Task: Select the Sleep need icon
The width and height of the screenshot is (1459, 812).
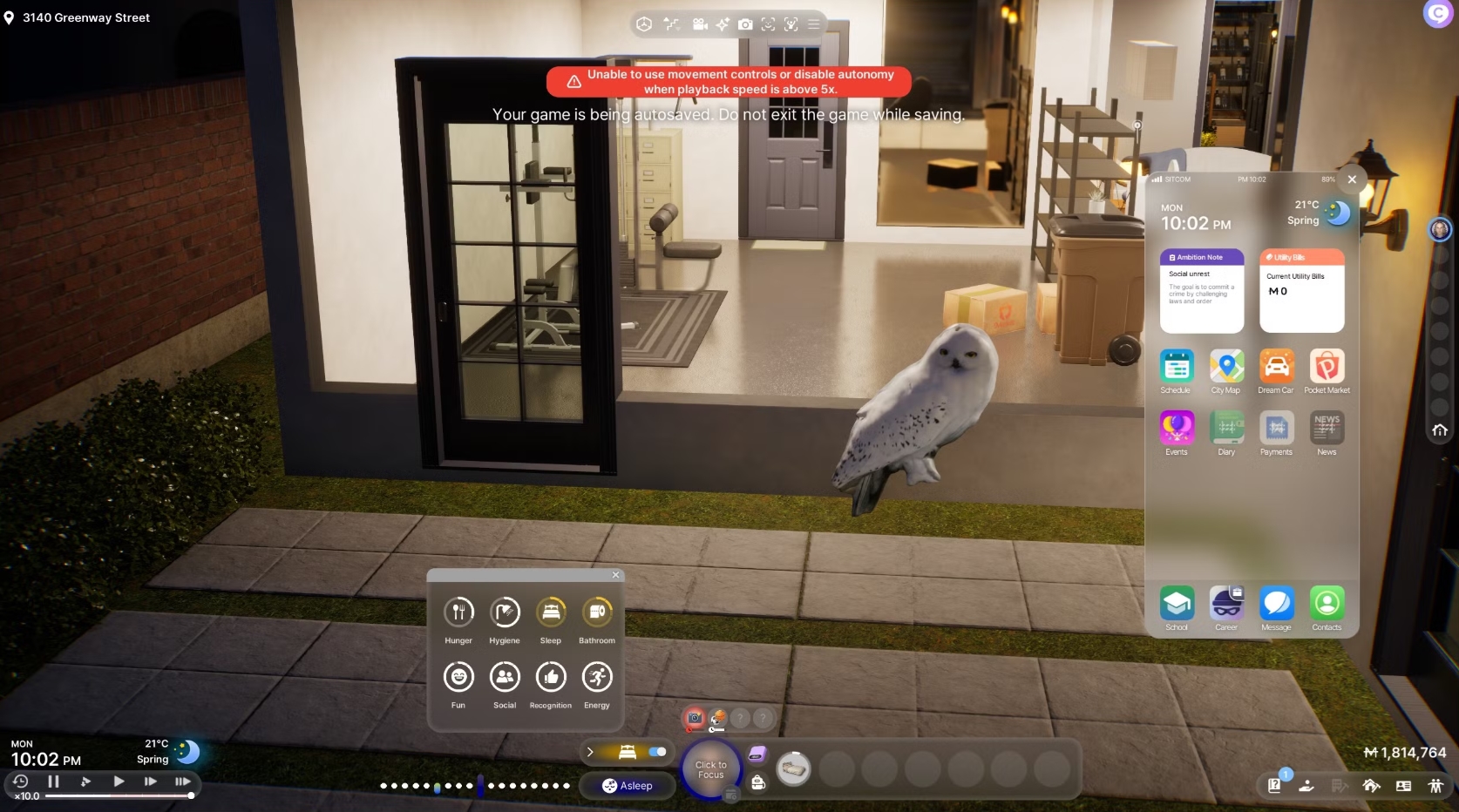Action: point(551,612)
